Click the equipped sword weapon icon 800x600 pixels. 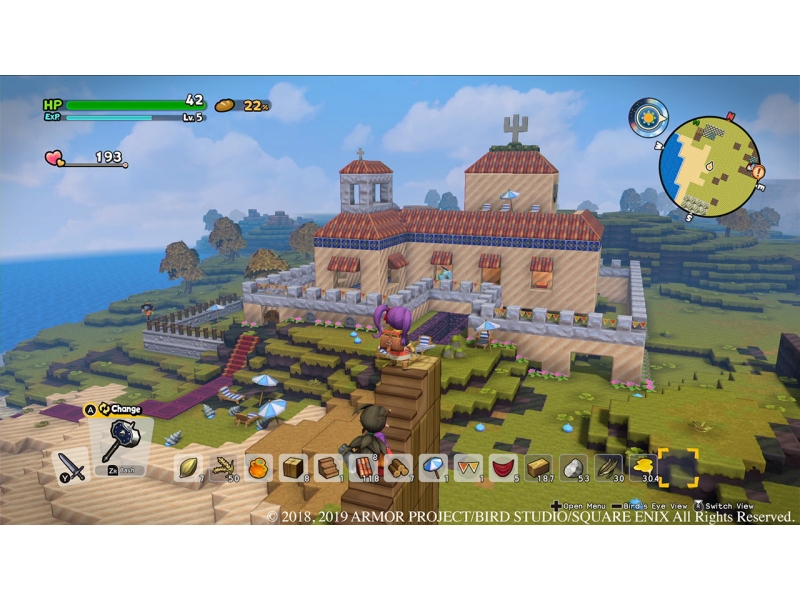tap(70, 466)
